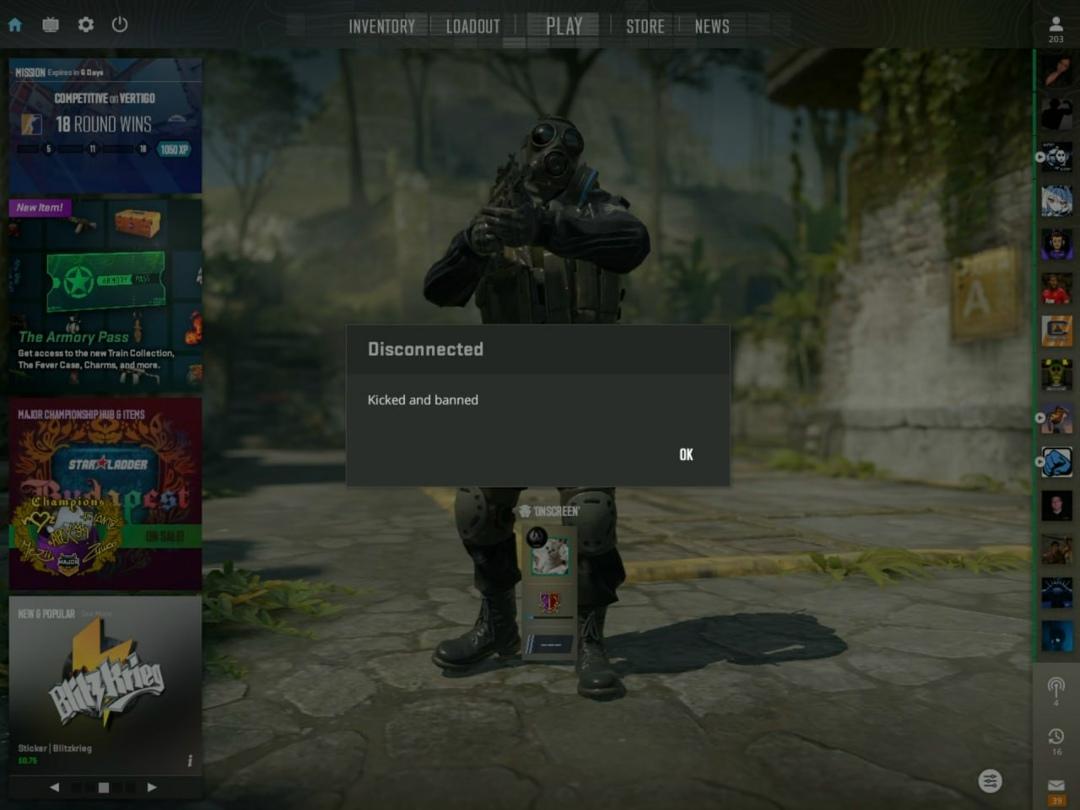Image resolution: width=1080 pixels, height=810 pixels.
Task: Open the Store tab
Action: [x=645, y=27]
